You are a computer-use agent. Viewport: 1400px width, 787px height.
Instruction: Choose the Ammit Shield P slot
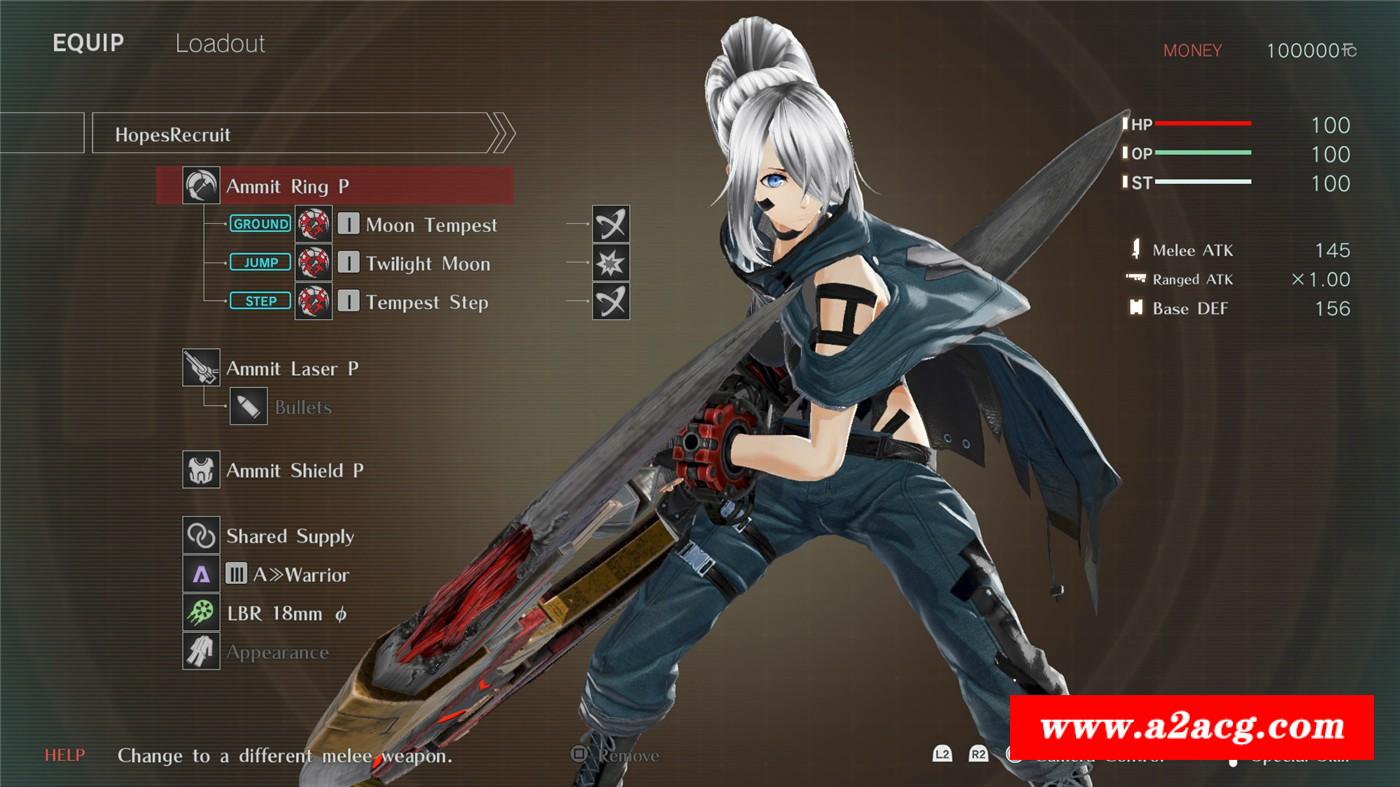[x=294, y=470]
